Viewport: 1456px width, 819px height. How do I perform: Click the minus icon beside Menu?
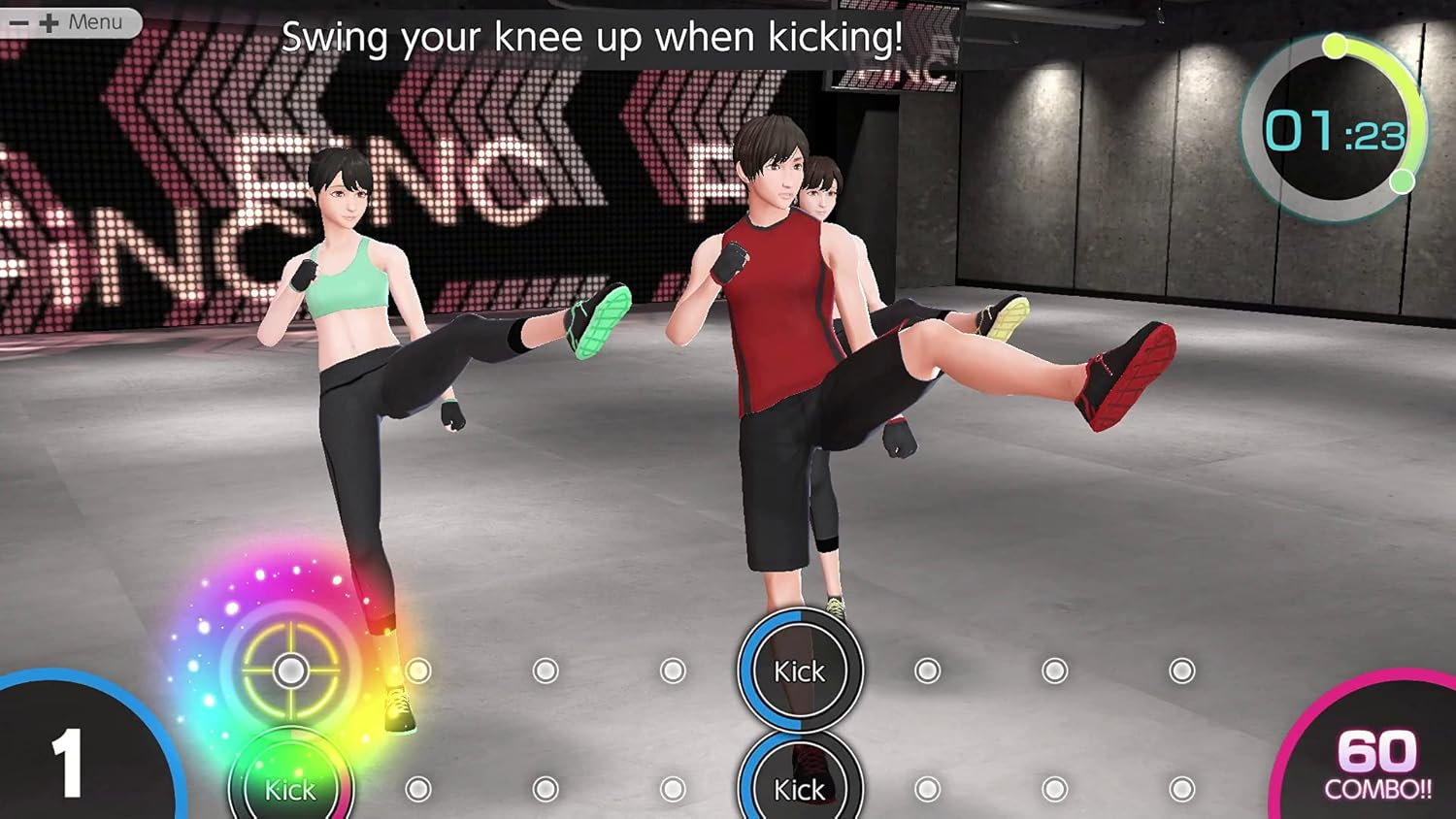pos(17,22)
